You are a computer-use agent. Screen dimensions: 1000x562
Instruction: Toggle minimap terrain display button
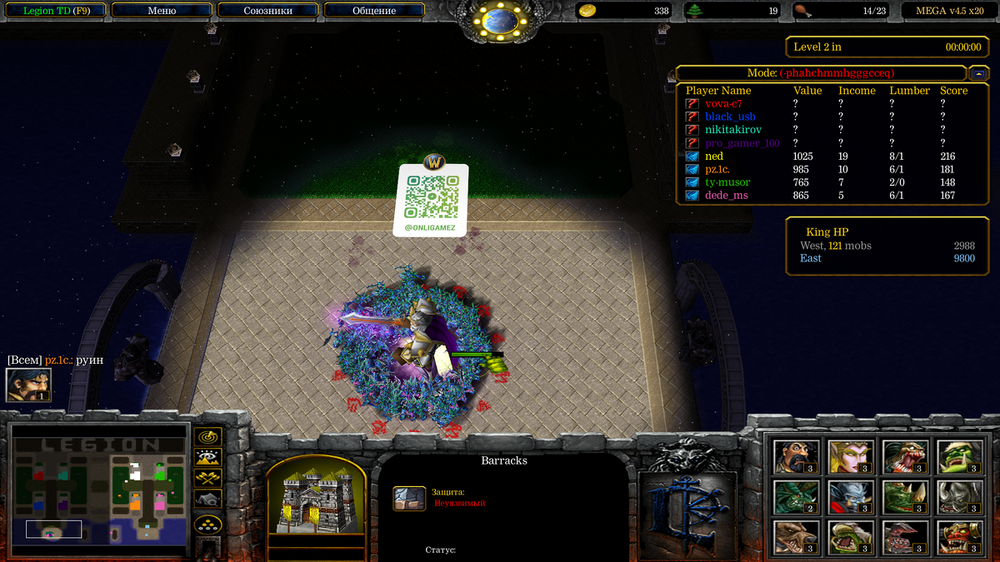(x=208, y=458)
